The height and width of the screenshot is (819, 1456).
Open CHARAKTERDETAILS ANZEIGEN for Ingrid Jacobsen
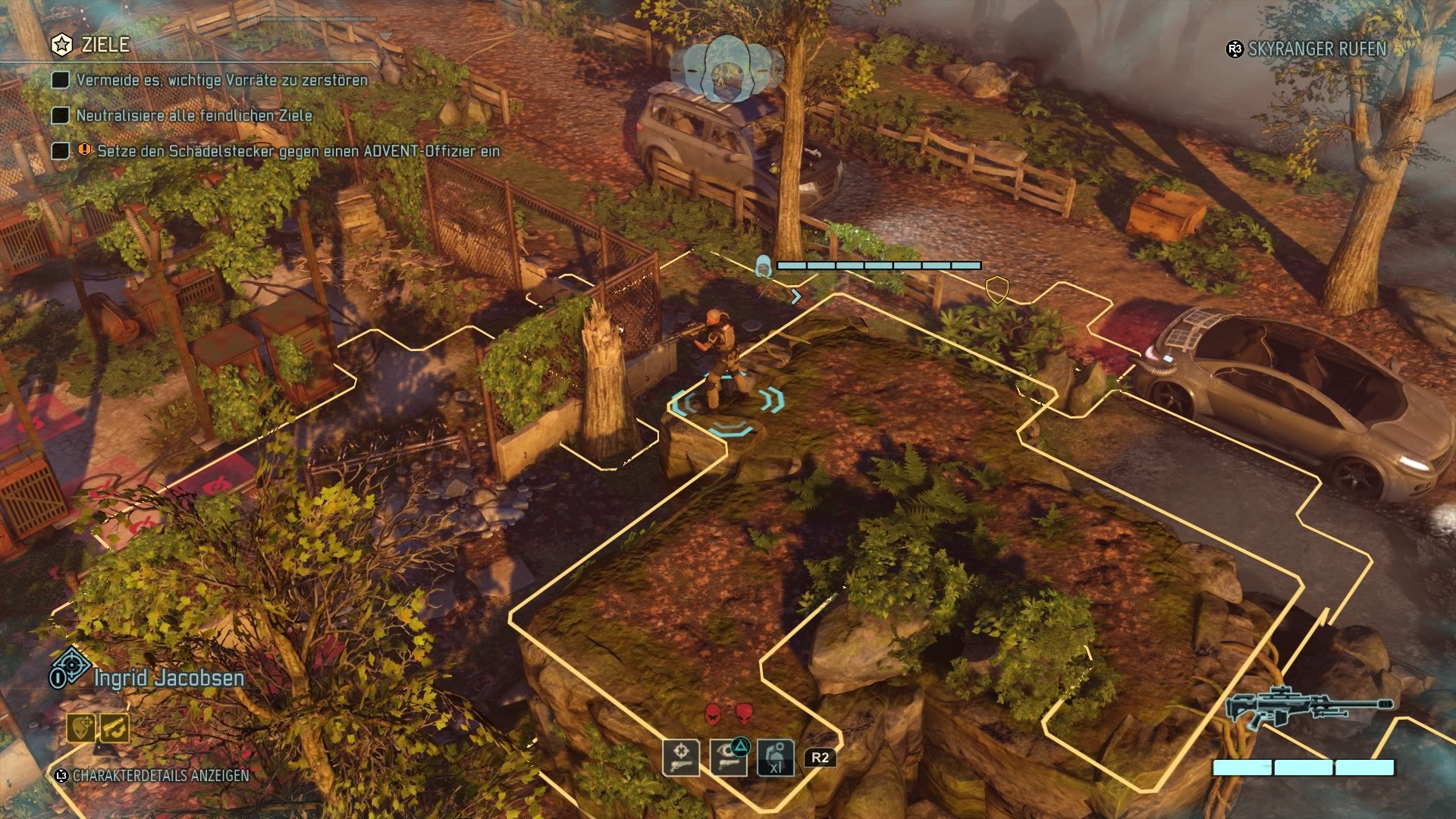coord(159,776)
